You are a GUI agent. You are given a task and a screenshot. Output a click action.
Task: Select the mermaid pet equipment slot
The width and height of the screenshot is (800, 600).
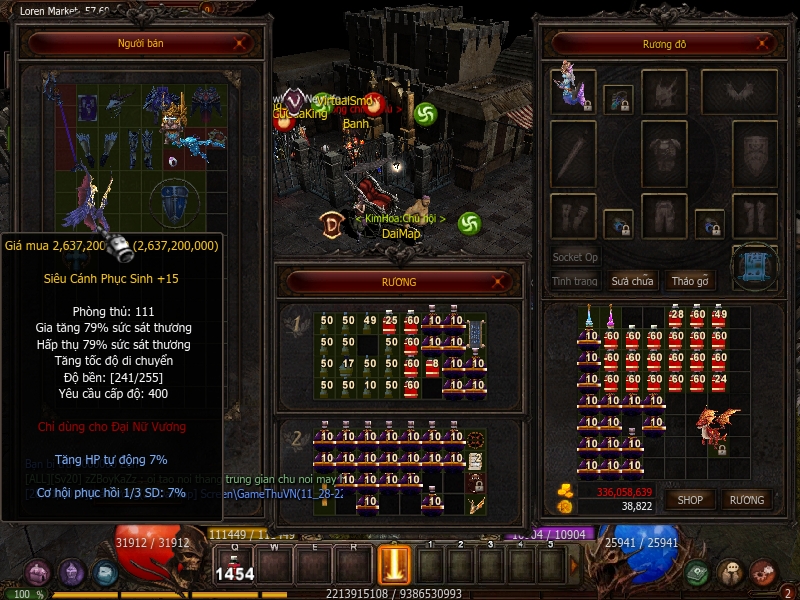pos(574,88)
